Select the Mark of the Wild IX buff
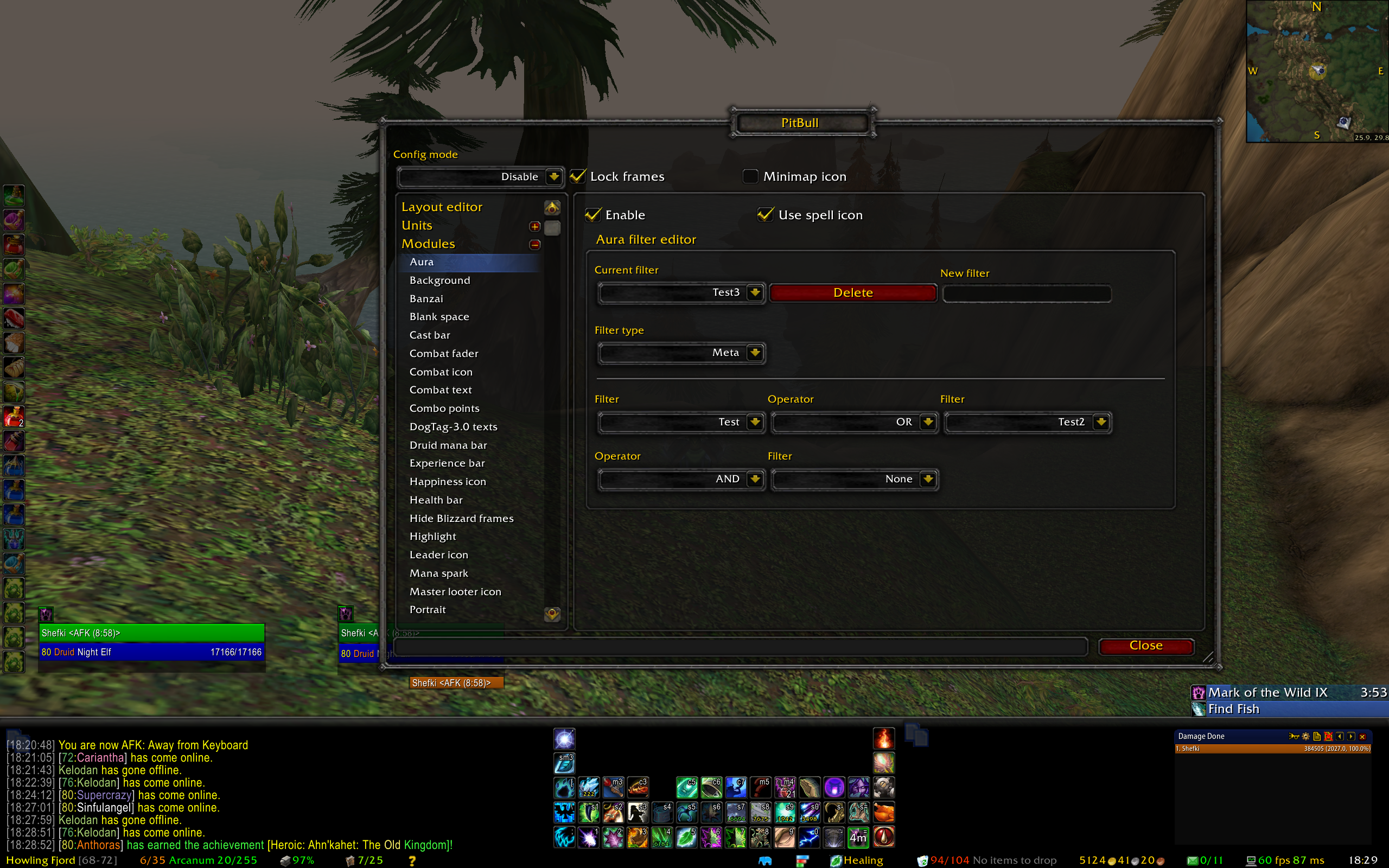Image resolution: width=1389 pixels, height=868 pixels. point(1267,692)
